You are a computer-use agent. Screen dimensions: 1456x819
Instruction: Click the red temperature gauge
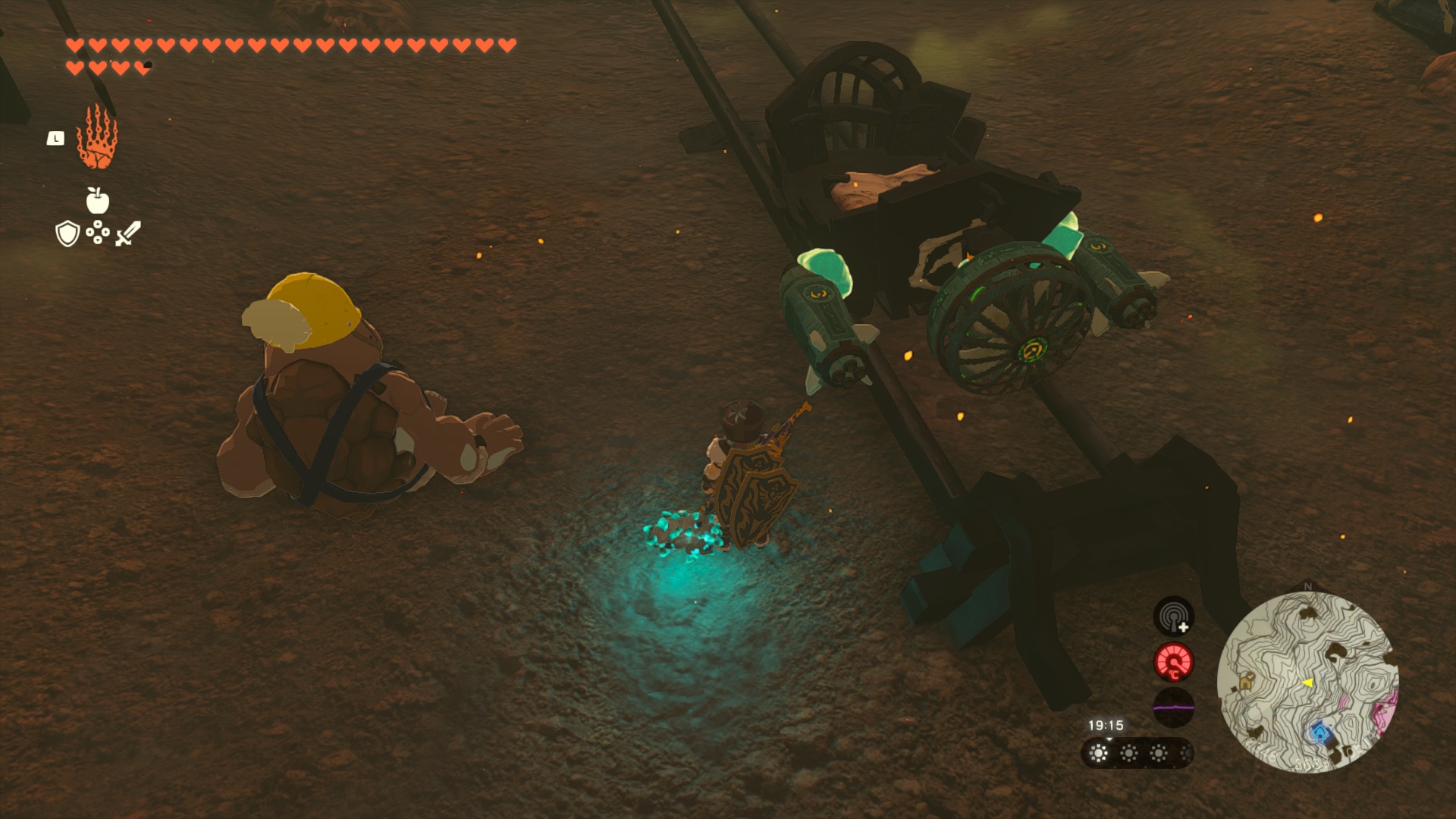(x=1173, y=662)
